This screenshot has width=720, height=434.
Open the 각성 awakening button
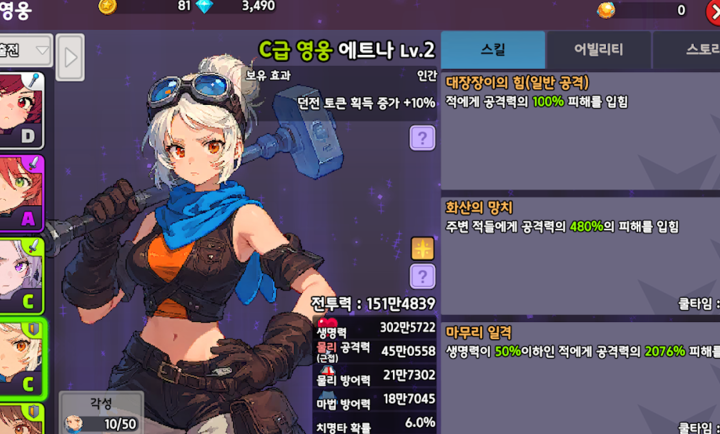(x=100, y=412)
